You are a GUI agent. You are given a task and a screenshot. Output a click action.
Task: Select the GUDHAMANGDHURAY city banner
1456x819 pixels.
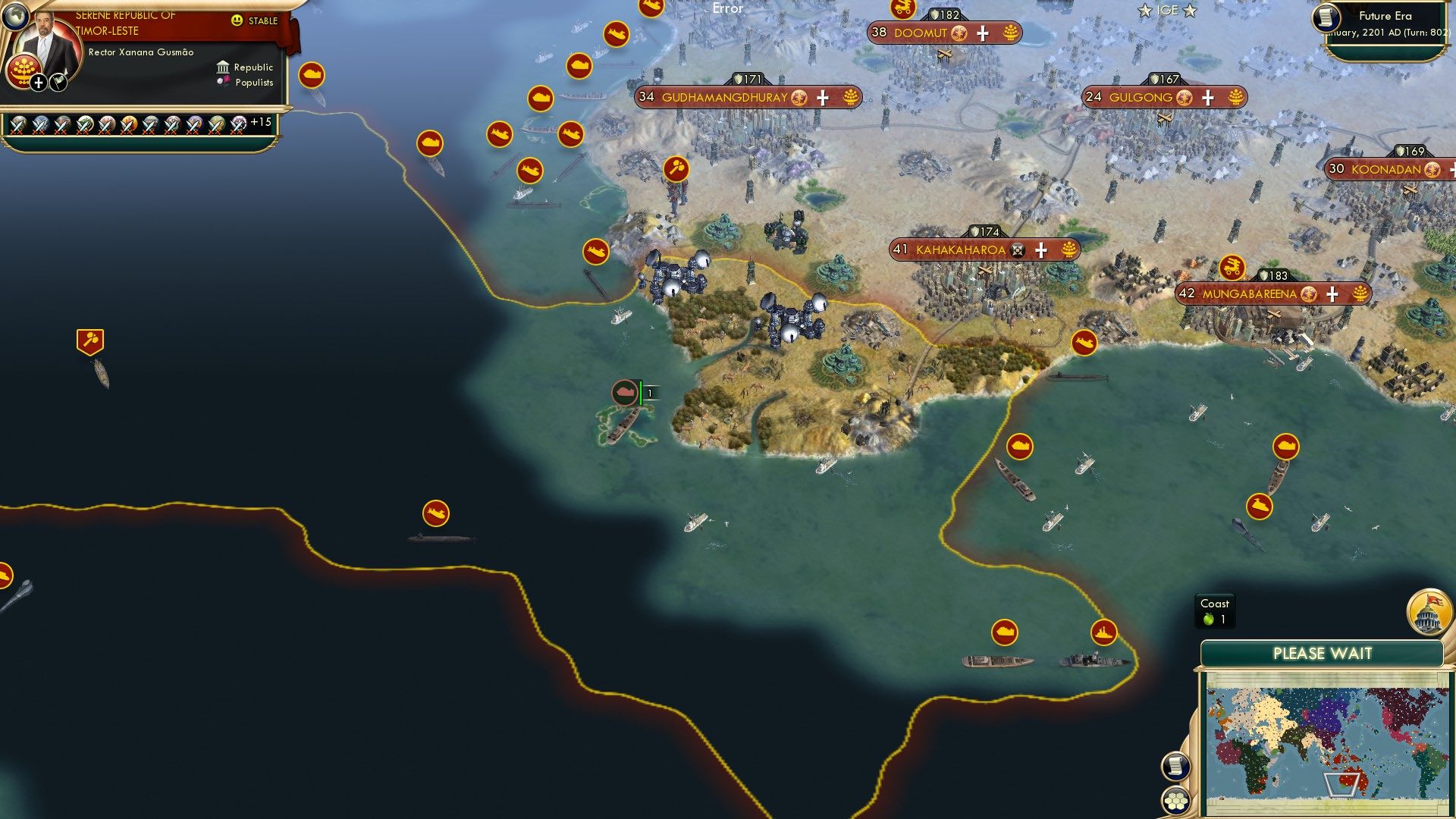724,97
